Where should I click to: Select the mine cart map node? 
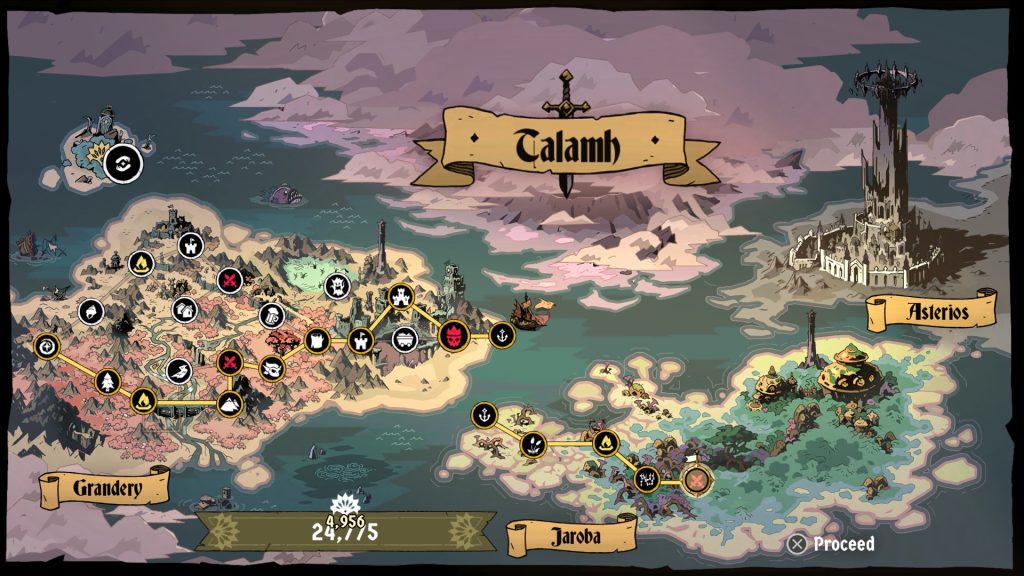pyautogui.click(x=404, y=337)
